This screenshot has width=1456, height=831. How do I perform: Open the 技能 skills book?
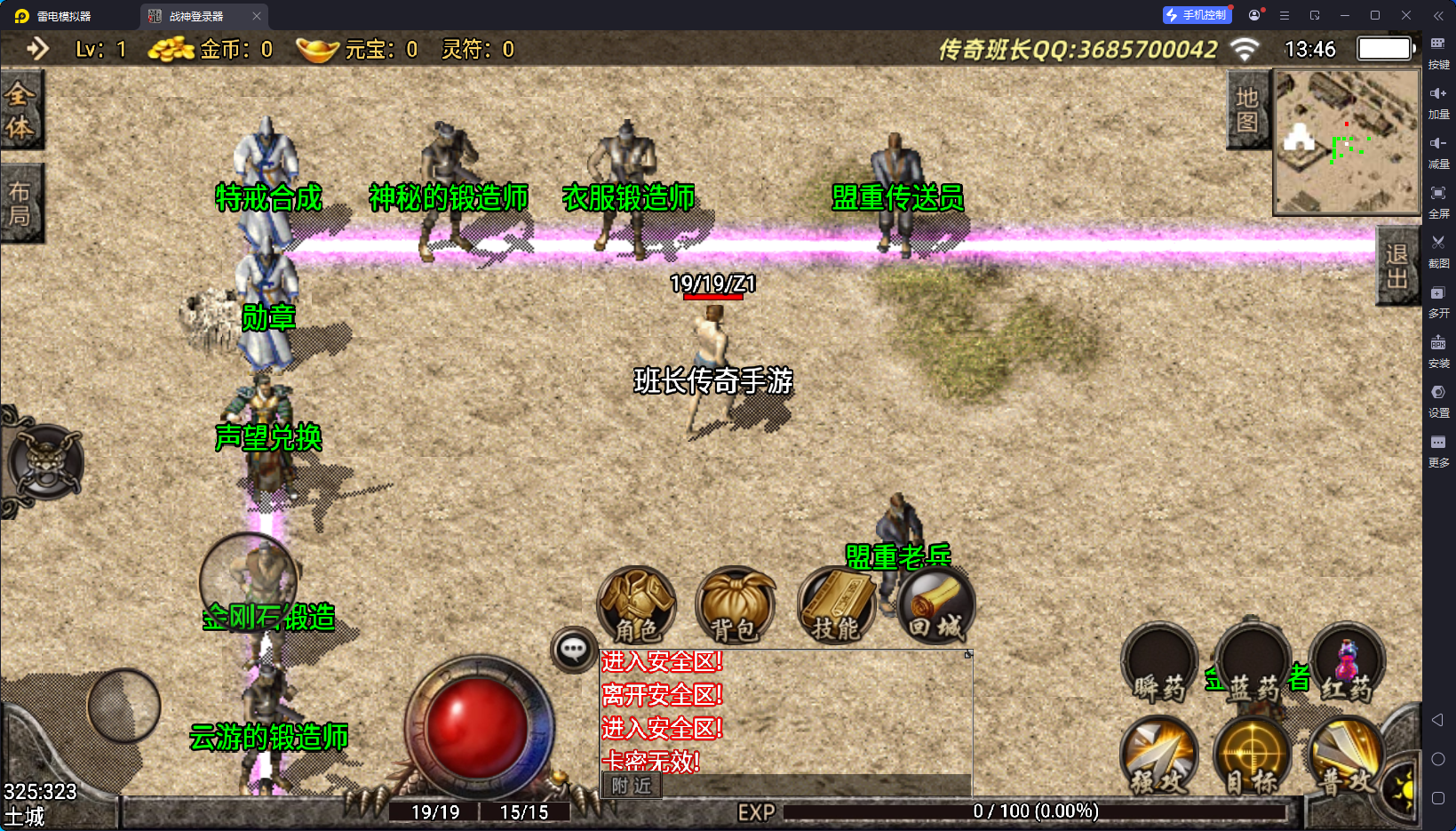click(x=837, y=605)
